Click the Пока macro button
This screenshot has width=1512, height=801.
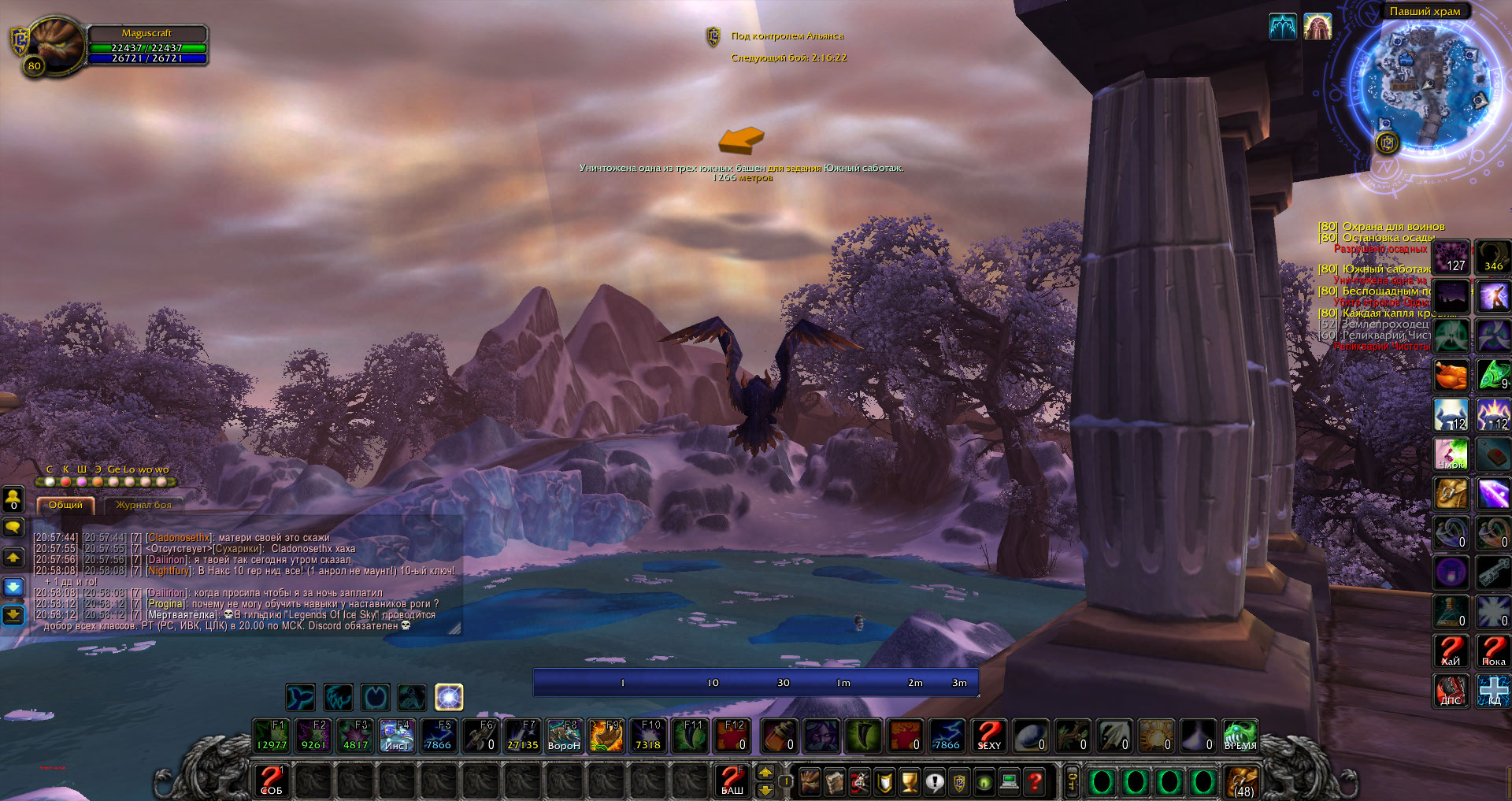(1493, 651)
